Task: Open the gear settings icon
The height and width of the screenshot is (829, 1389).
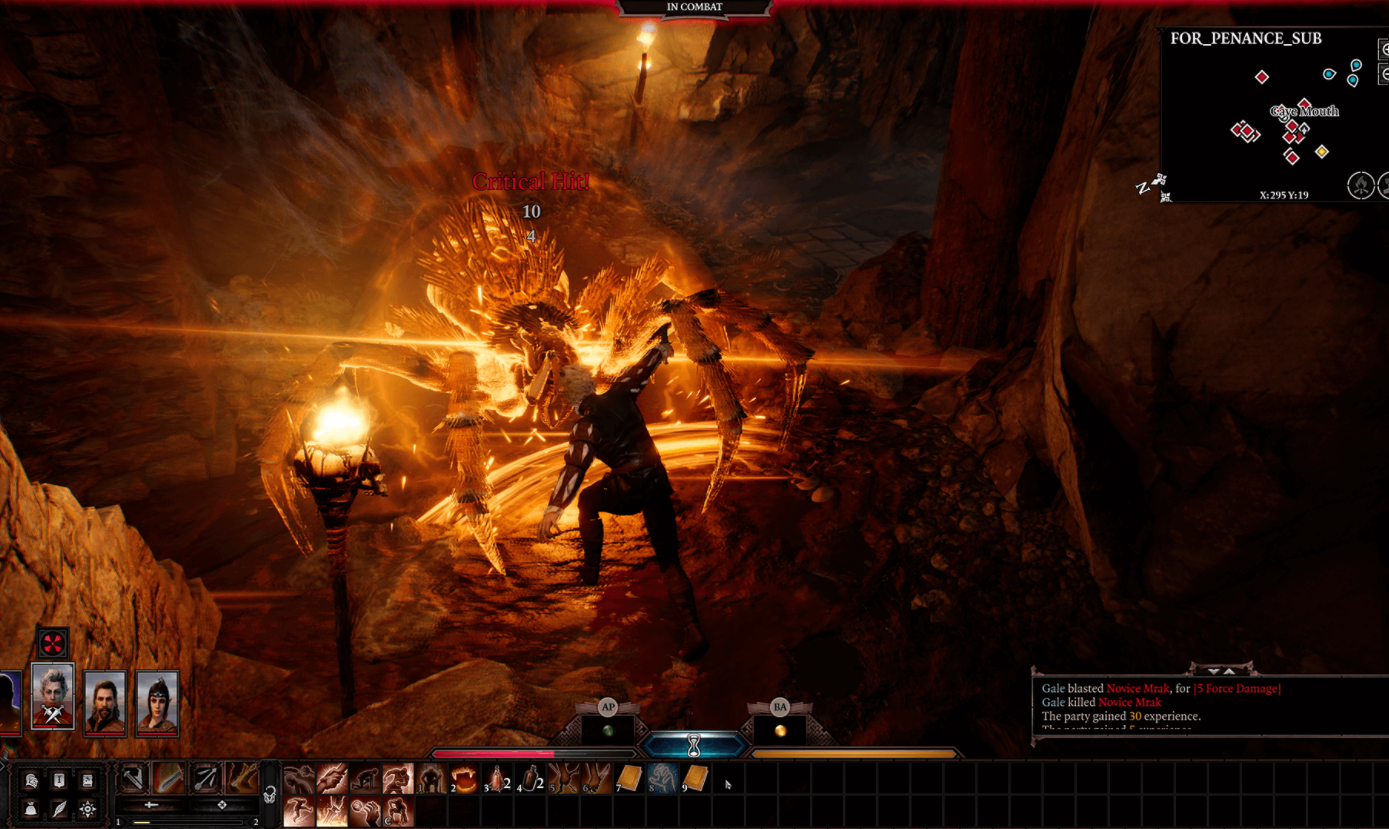Action: tap(88, 809)
